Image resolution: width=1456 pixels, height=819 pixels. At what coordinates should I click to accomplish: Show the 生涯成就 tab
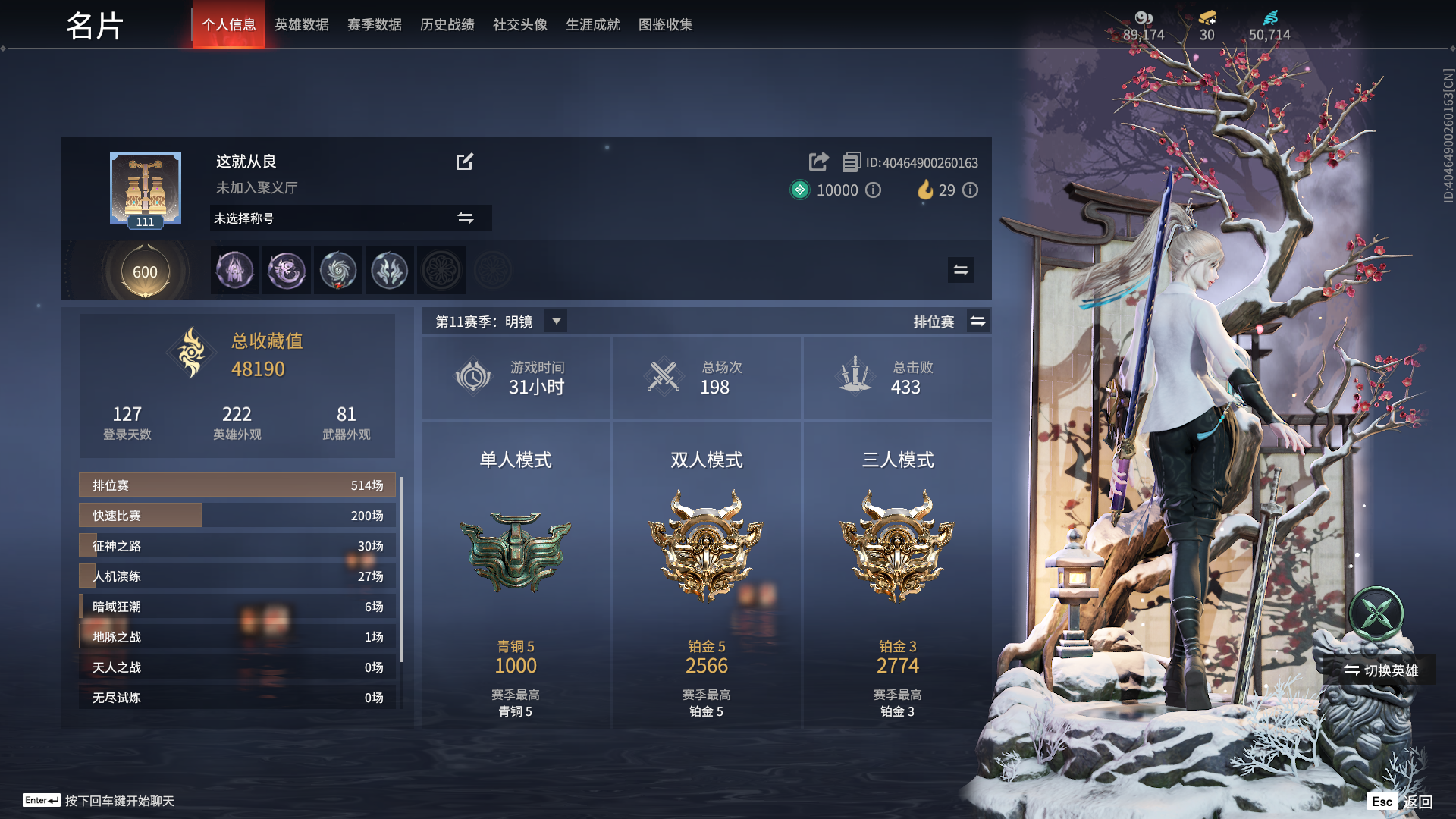click(592, 25)
